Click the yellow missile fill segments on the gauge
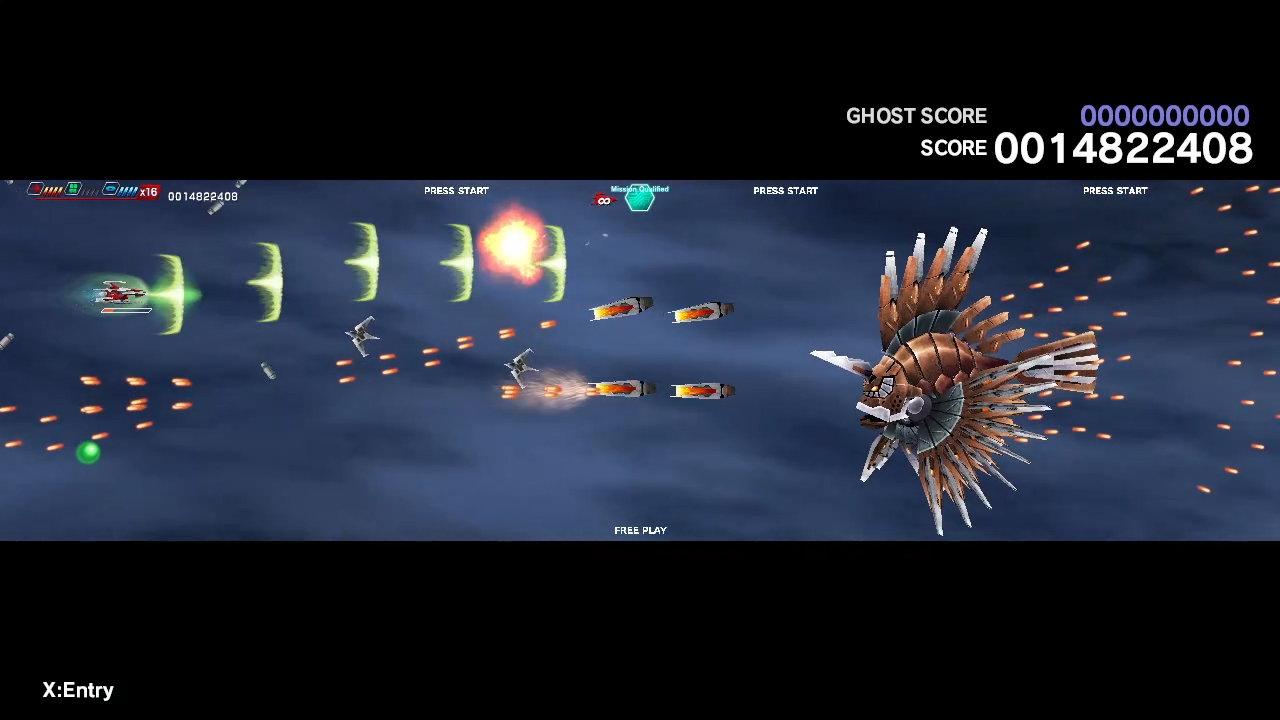This screenshot has width=1280, height=720. (52, 191)
